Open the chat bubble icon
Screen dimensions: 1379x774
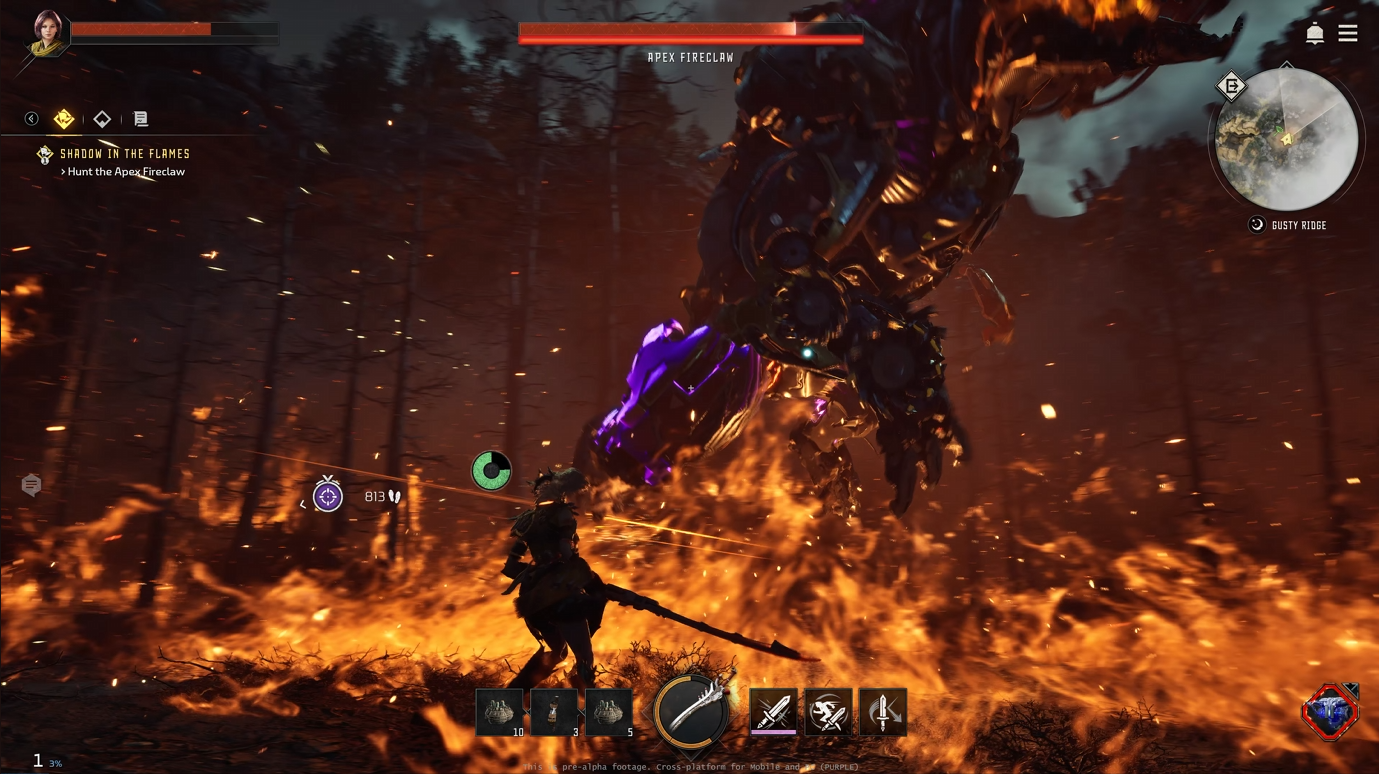tap(32, 485)
